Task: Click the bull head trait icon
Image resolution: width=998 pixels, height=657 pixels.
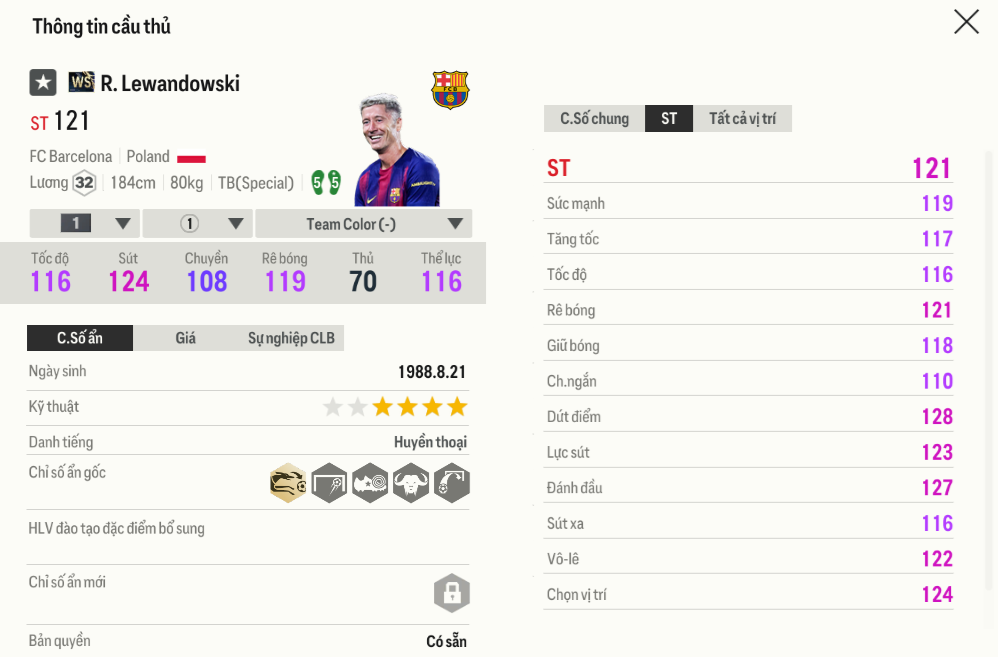Action: (x=411, y=484)
